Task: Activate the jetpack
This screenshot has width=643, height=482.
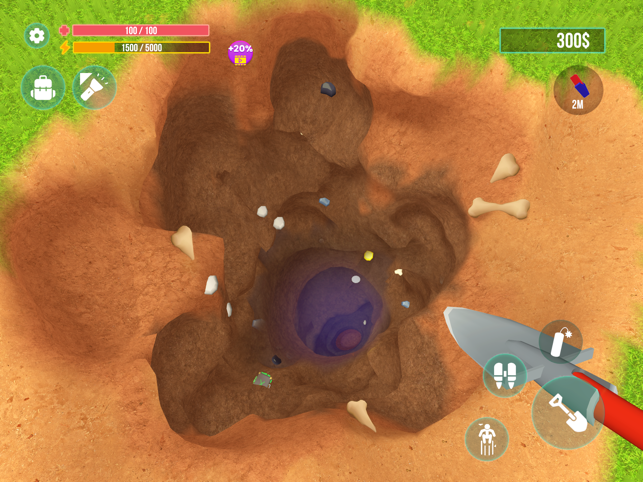Action: (x=505, y=376)
